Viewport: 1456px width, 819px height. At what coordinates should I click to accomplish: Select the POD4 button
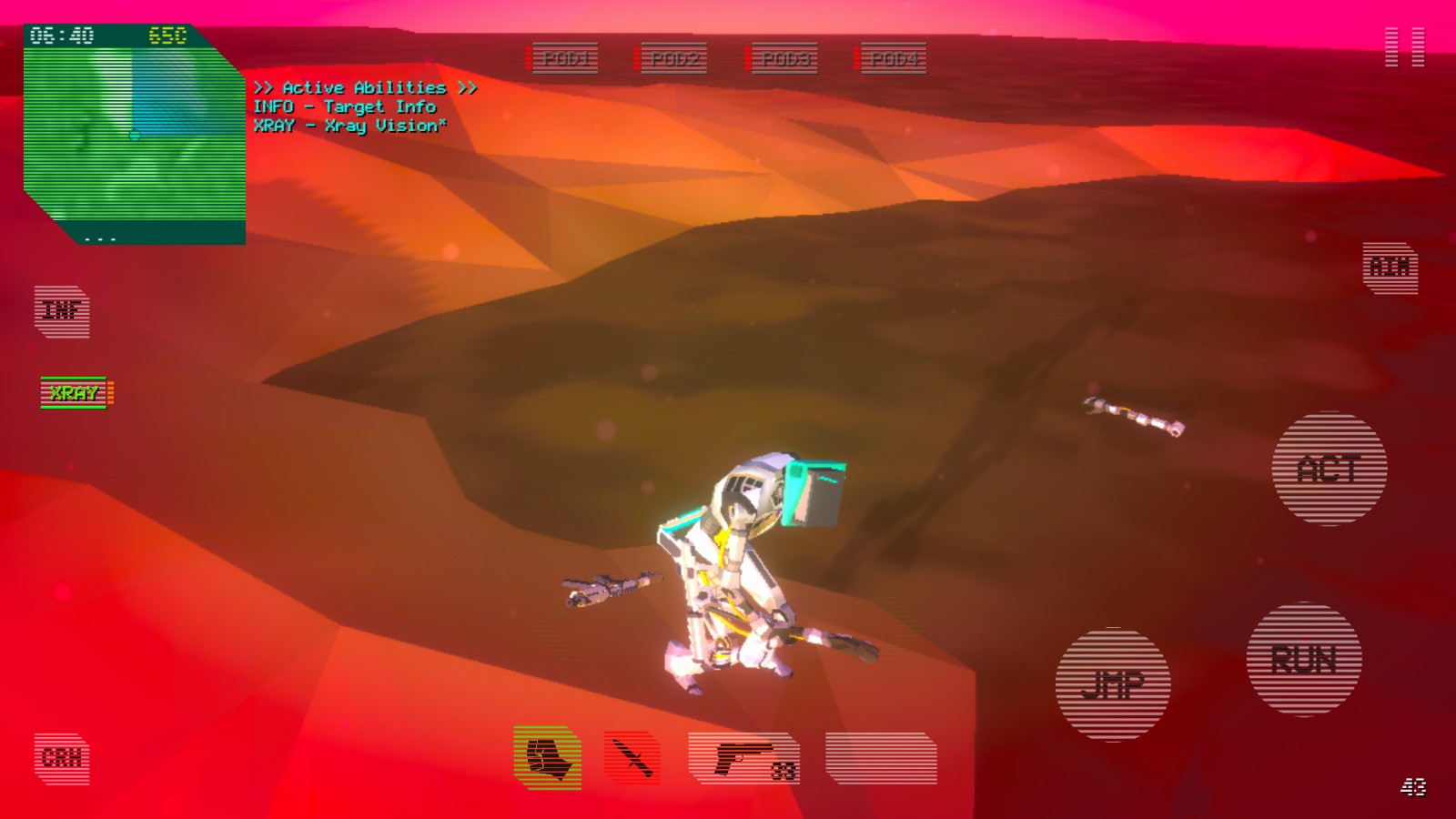coord(893,59)
